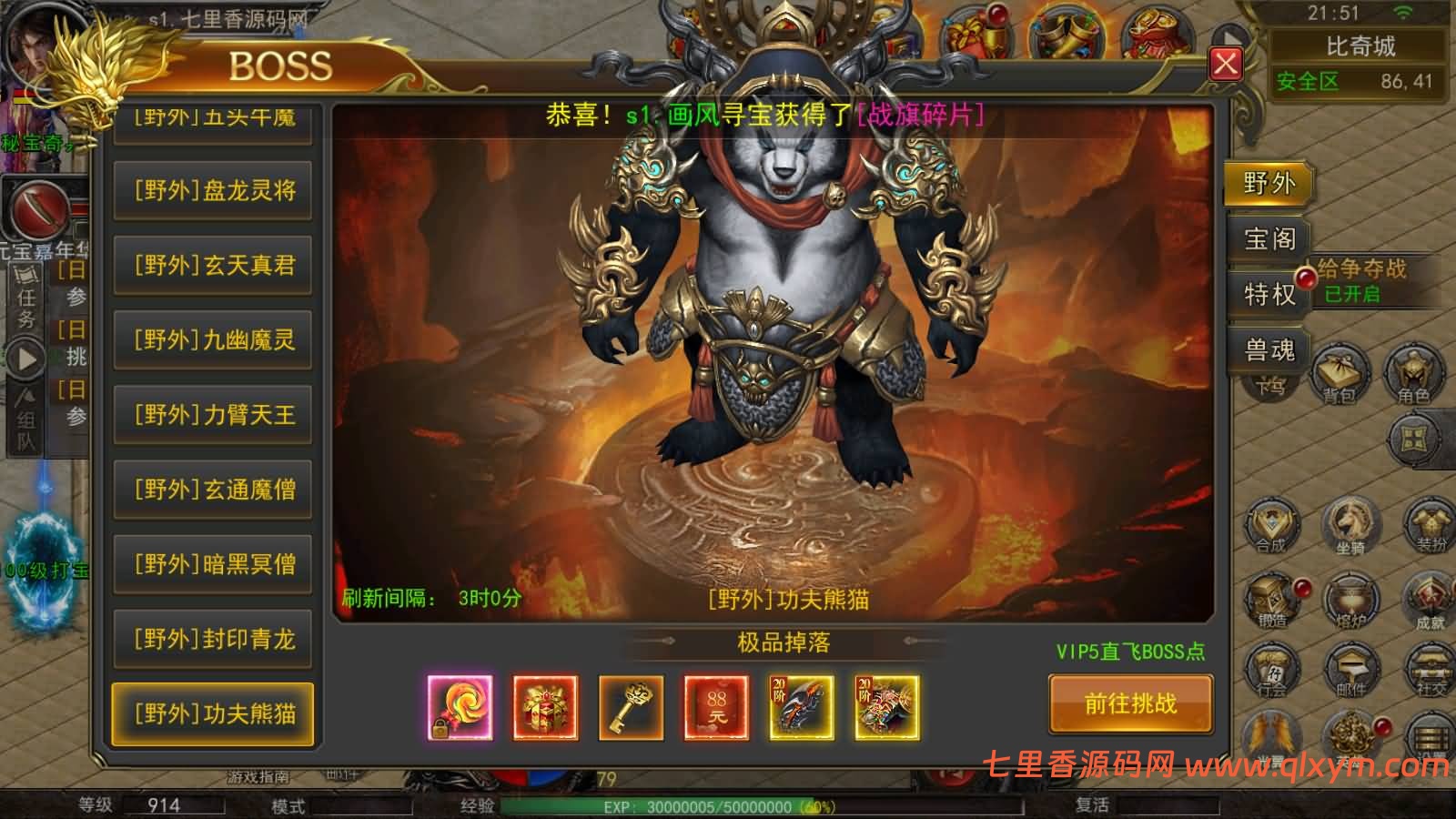Click the 前往挑战 challenge button
1456x819 pixels.
[1130, 703]
